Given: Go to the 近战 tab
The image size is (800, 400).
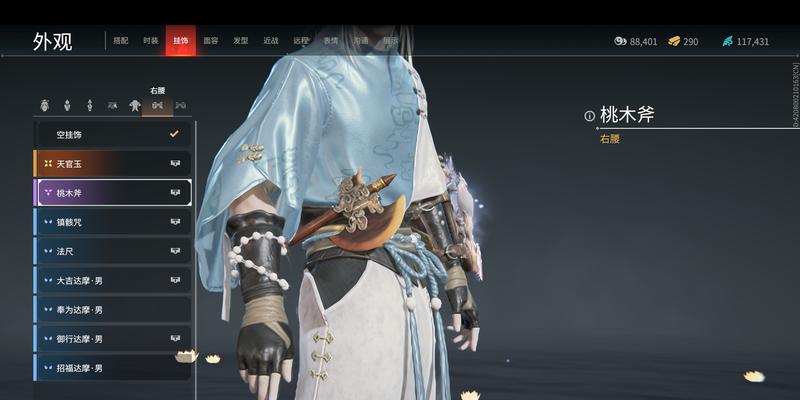Looking at the screenshot, I should tap(271, 41).
